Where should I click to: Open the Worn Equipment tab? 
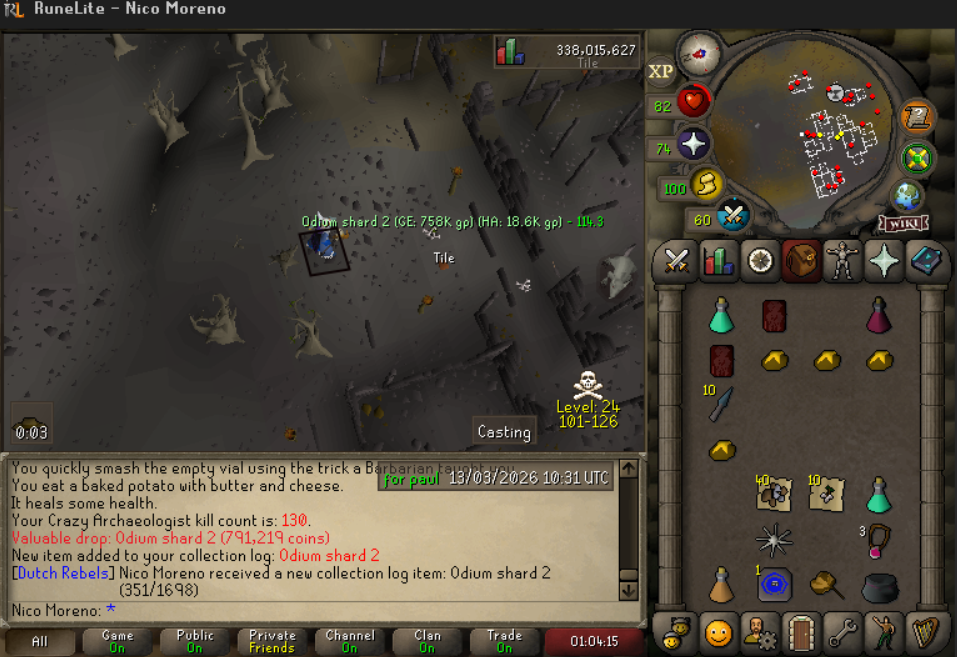843,261
